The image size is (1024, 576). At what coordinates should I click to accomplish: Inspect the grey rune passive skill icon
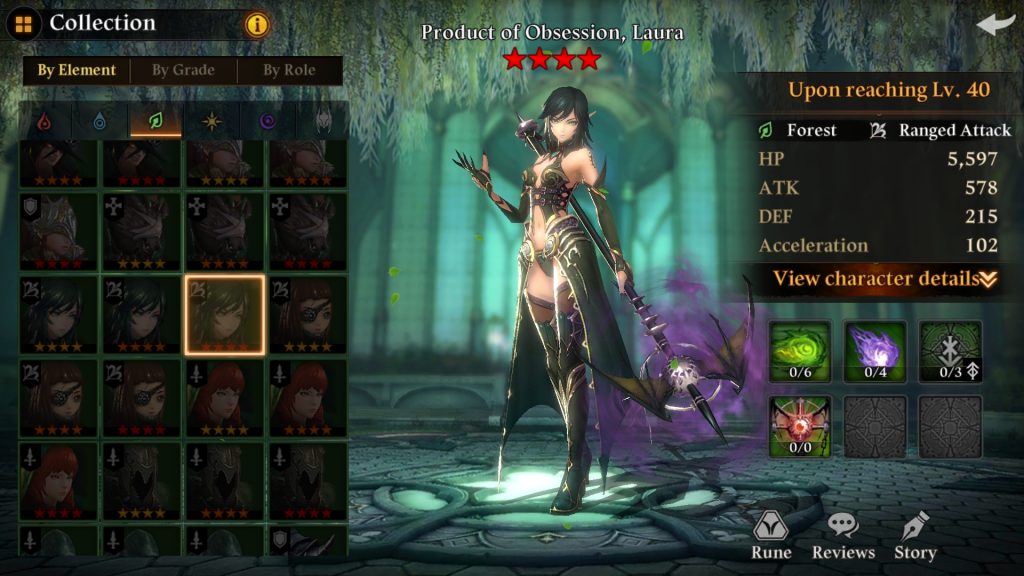[x=950, y=351]
